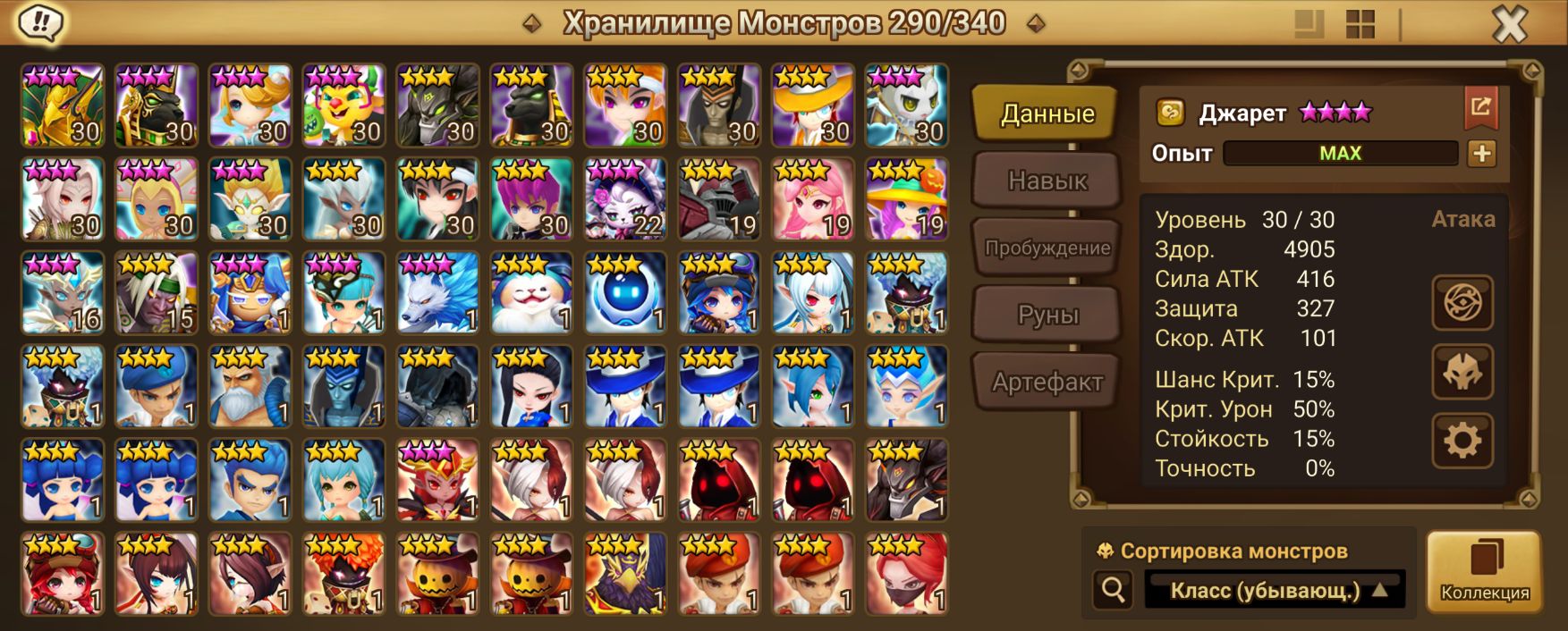Open the Пробуждение tab

[1047, 248]
